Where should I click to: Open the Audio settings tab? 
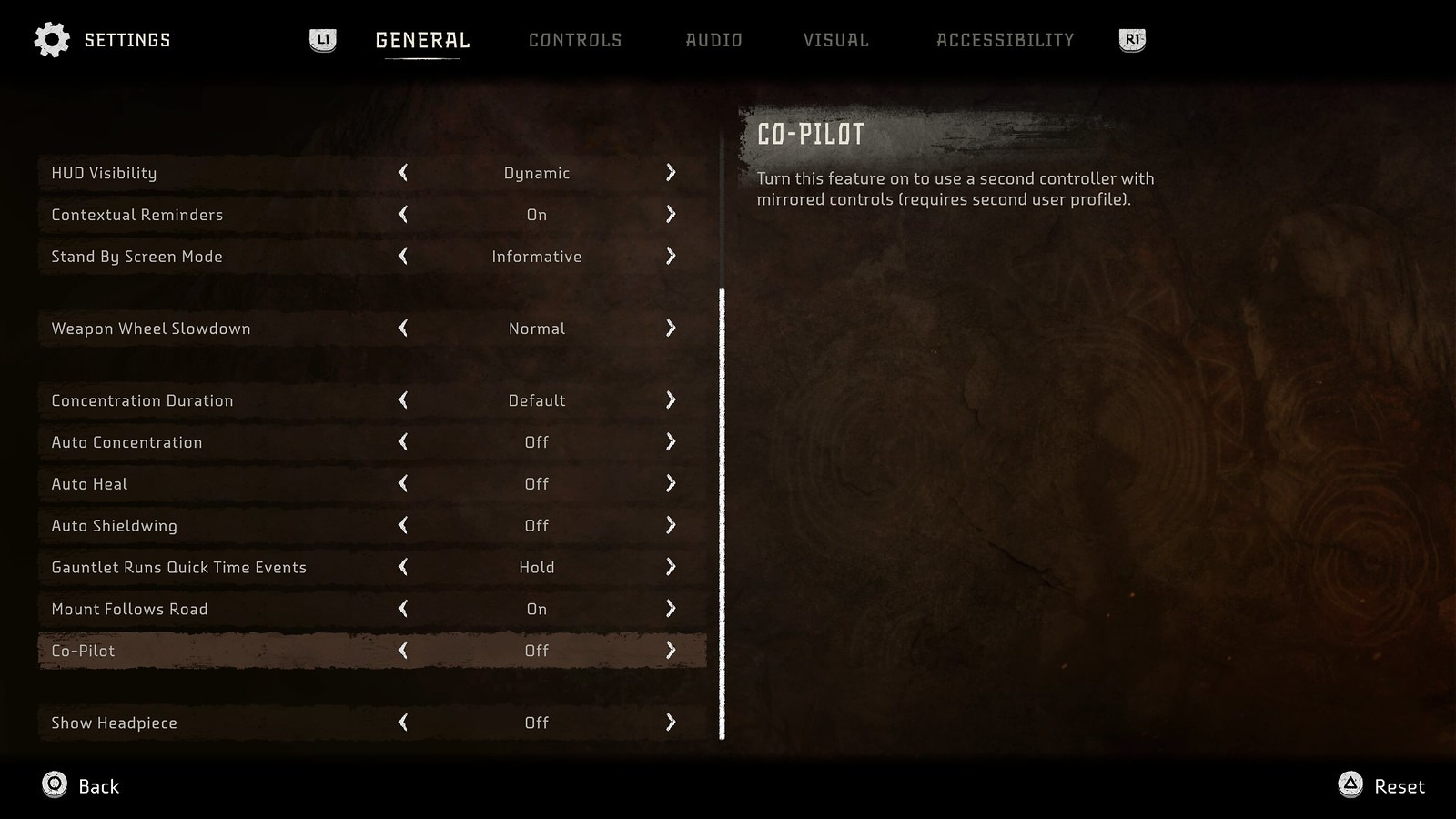[x=713, y=40]
